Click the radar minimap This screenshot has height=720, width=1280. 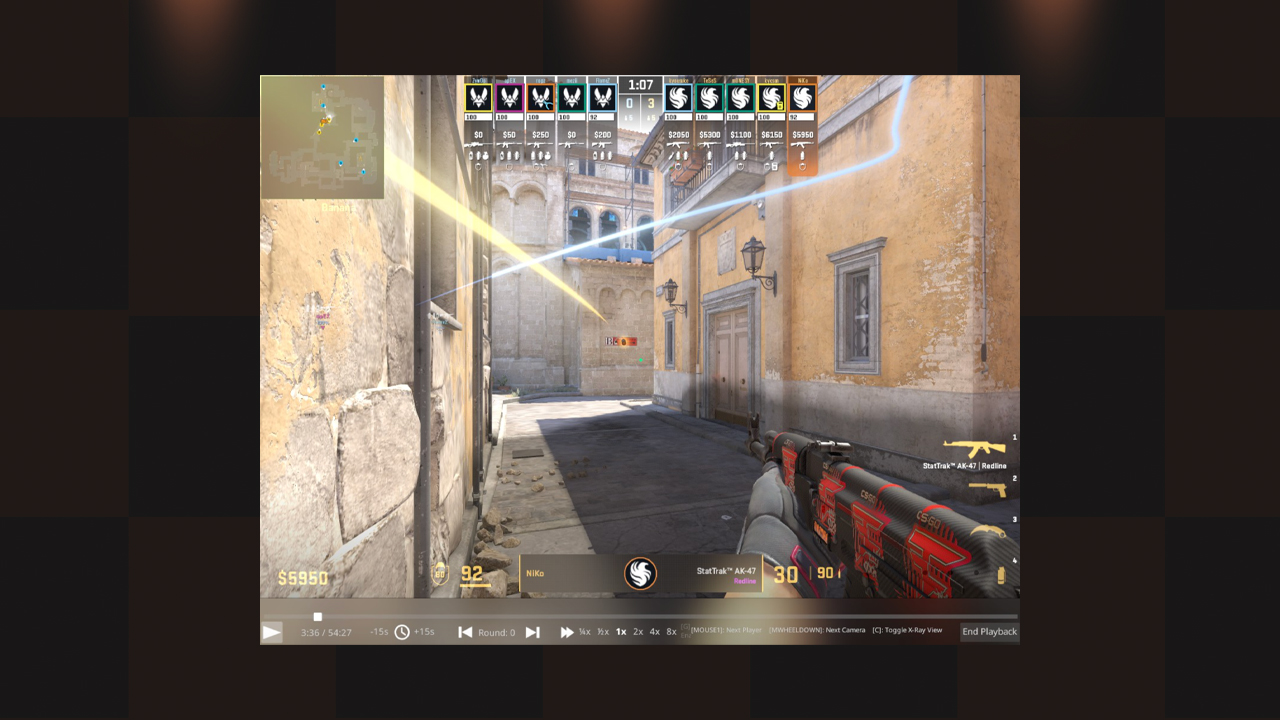coord(322,137)
